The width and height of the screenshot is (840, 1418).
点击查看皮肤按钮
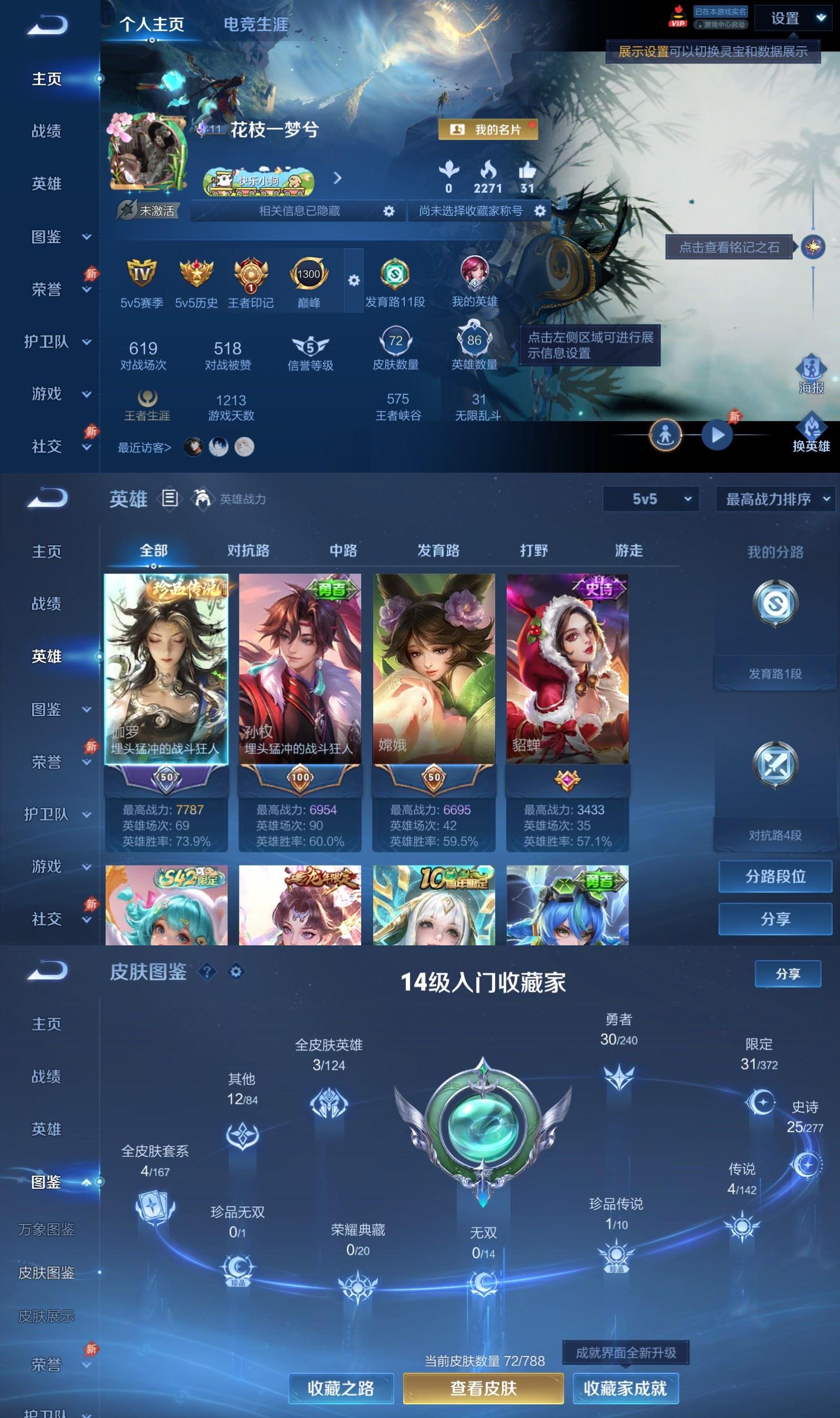coord(484,1388)
